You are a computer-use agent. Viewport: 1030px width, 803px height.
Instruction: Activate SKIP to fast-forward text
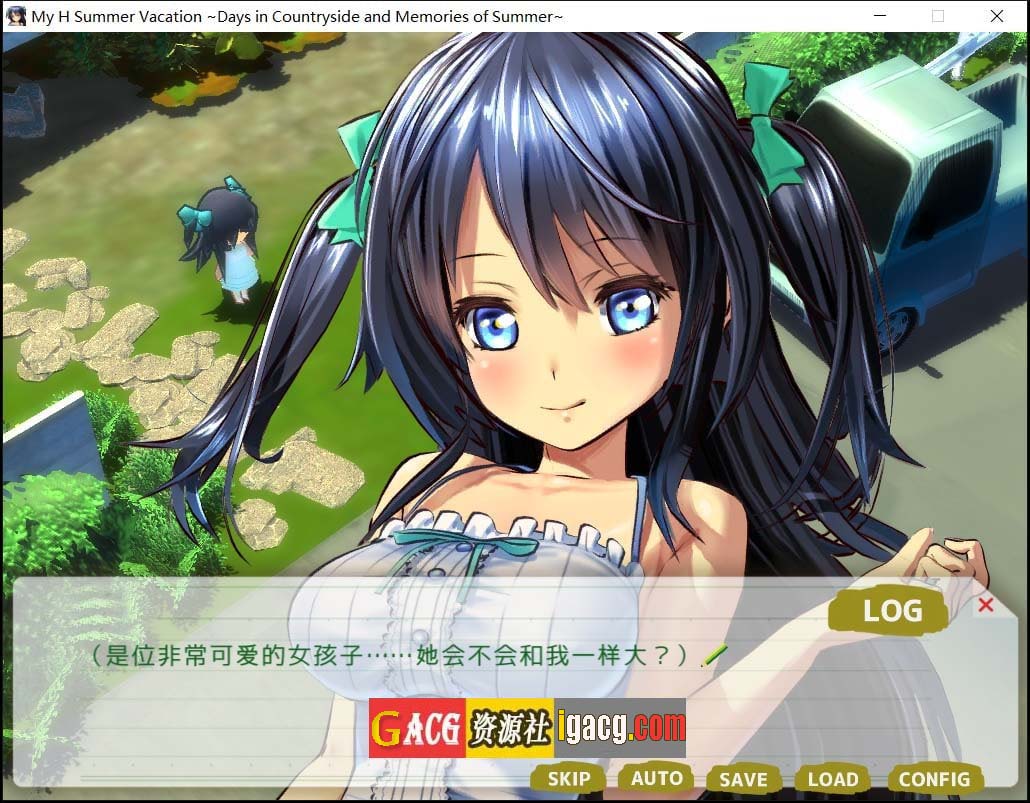pos(568,779)
